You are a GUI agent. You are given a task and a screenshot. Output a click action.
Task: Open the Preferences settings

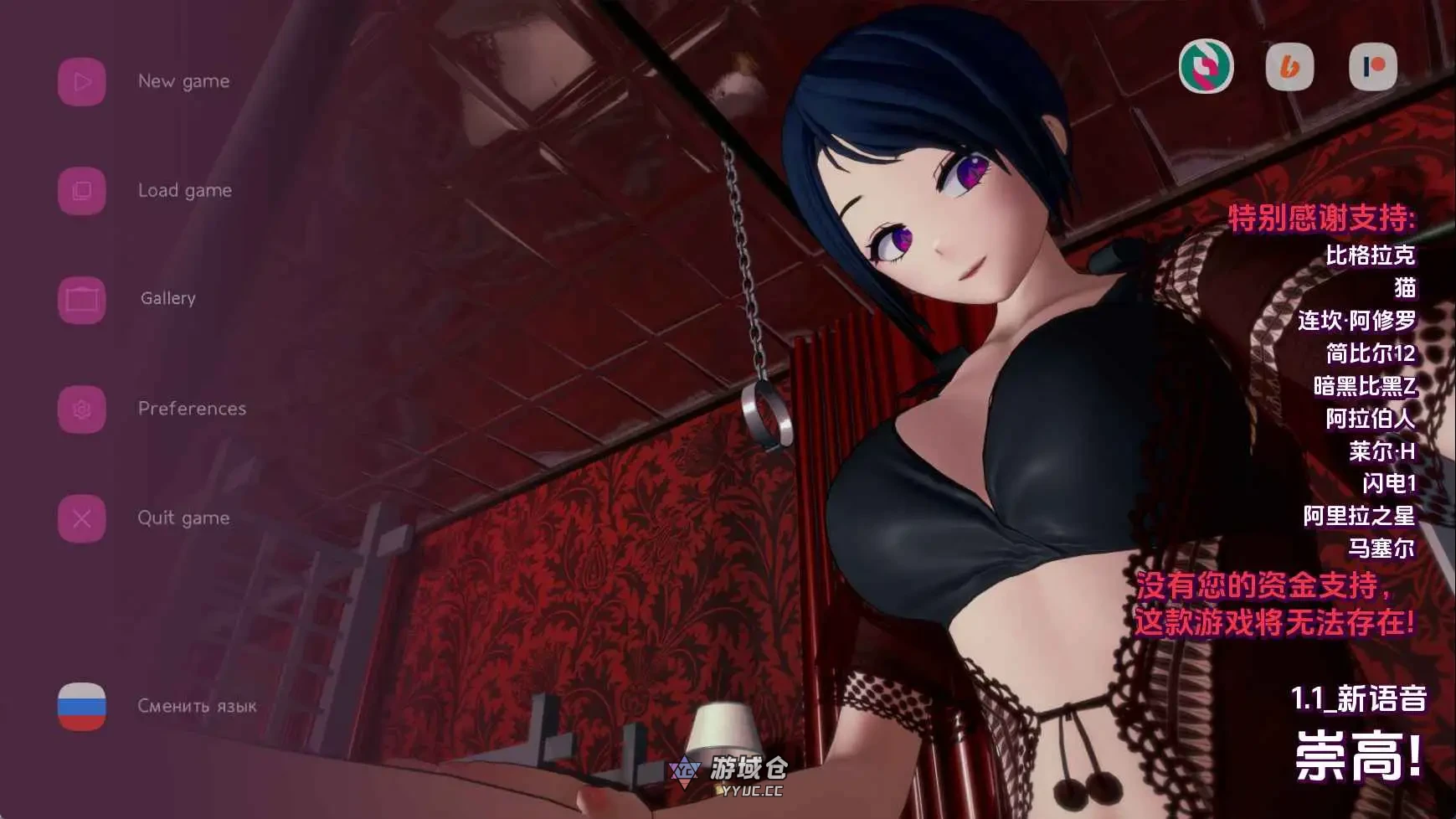pos(192,409)
